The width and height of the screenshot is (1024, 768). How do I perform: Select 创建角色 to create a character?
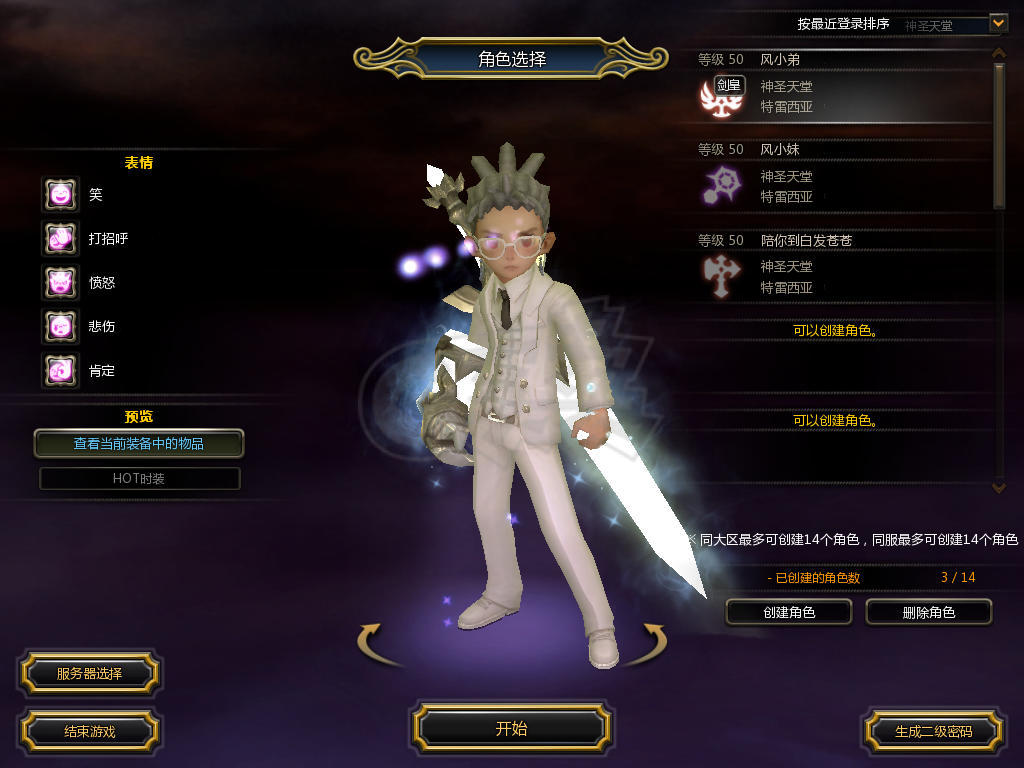click(x=789, y=612)
